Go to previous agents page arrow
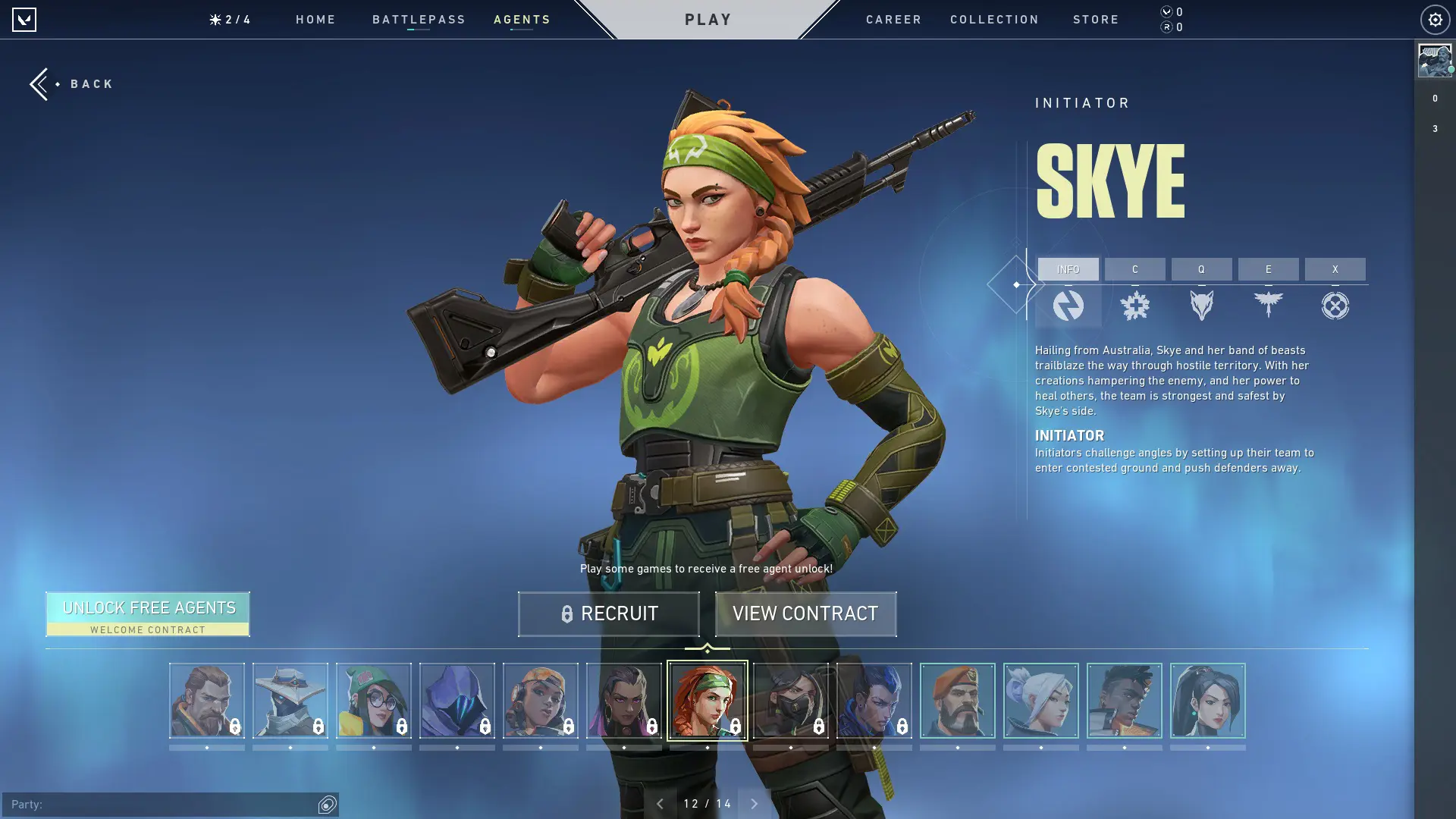Screen dimensions: 1456x819 659,803
